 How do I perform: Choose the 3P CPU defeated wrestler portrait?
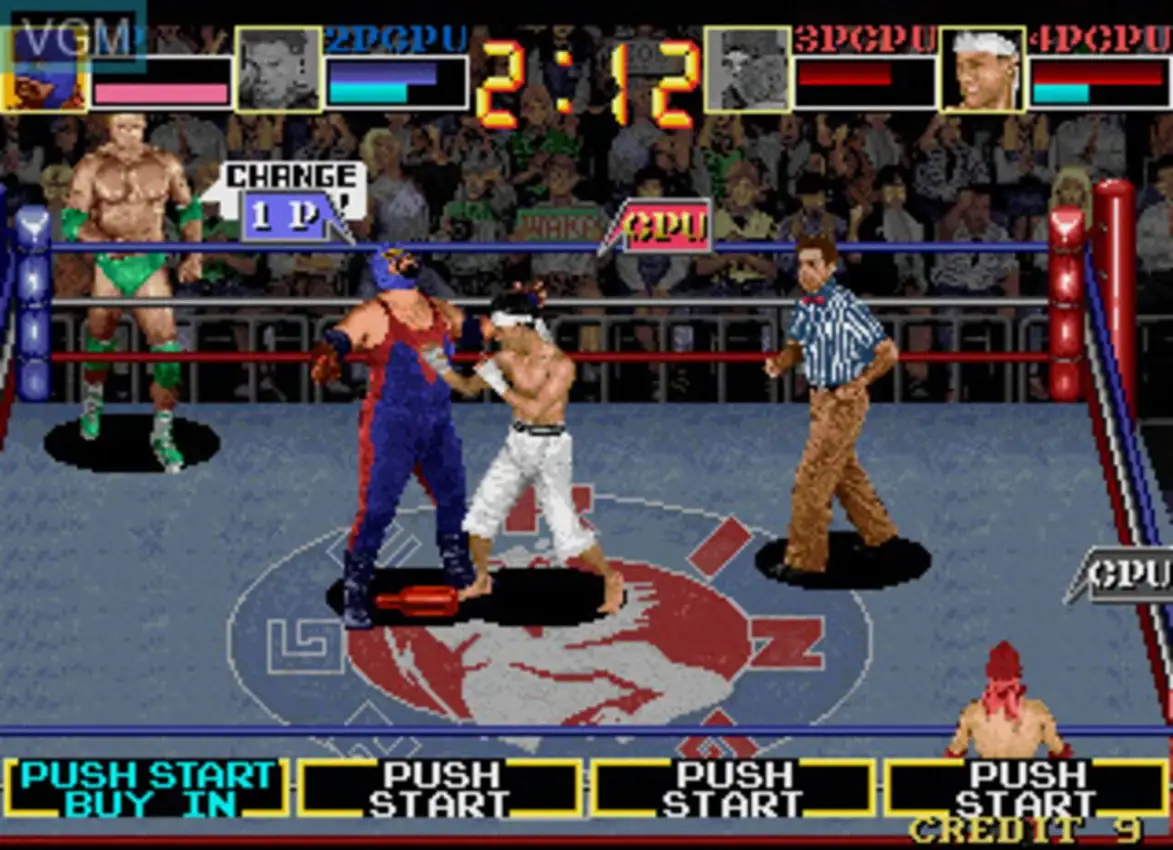click(x=747, y=69)
